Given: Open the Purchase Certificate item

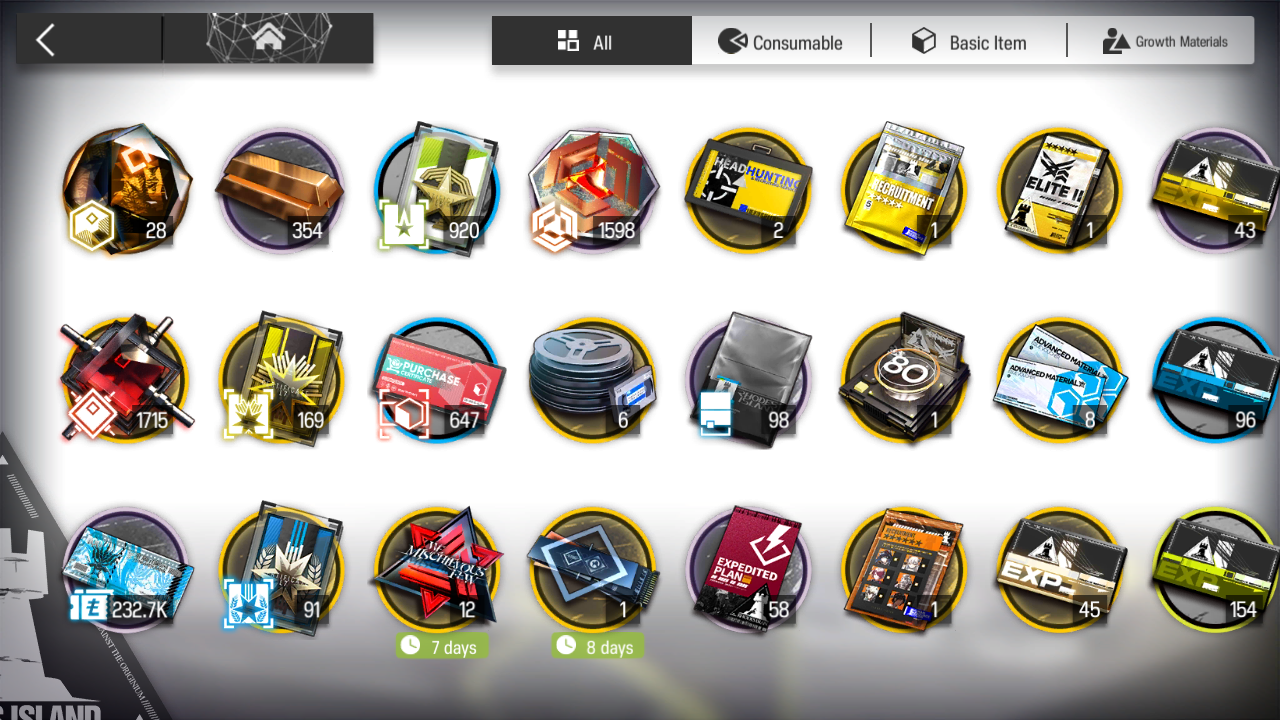Looking at the screenshot, I should (x=437, y=380).
